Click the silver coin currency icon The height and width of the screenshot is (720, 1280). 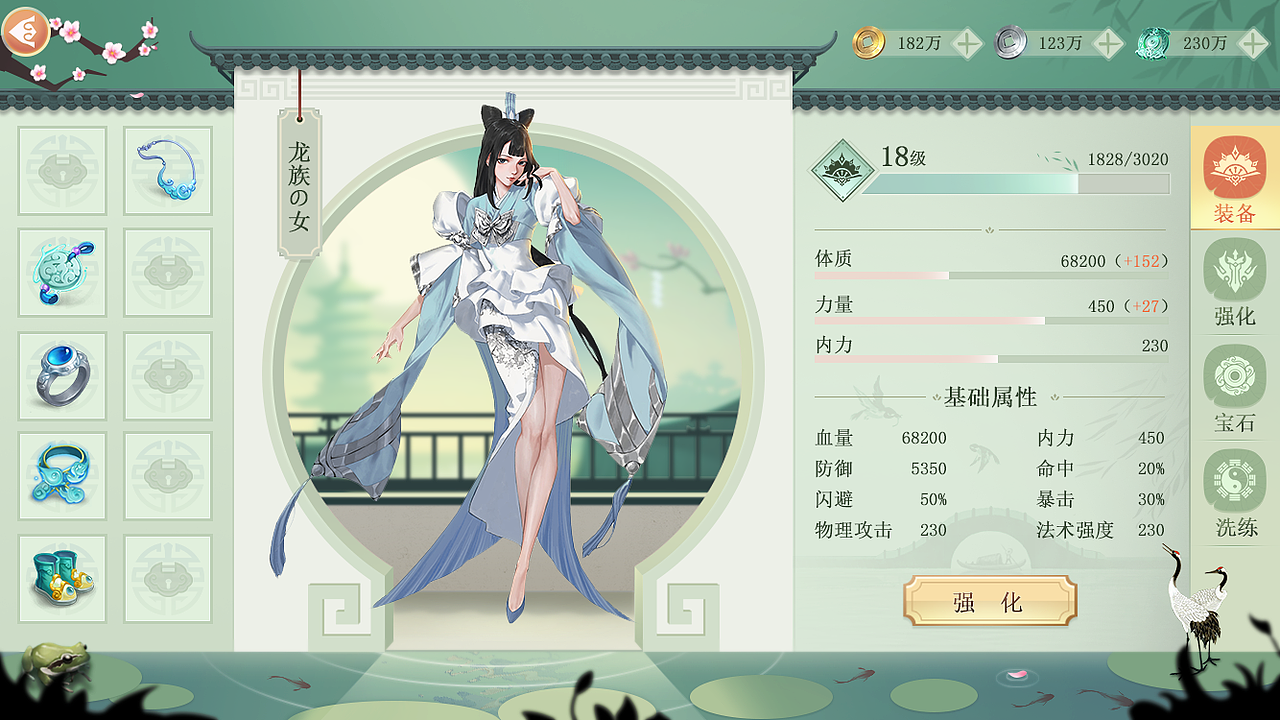[1010, 44]
